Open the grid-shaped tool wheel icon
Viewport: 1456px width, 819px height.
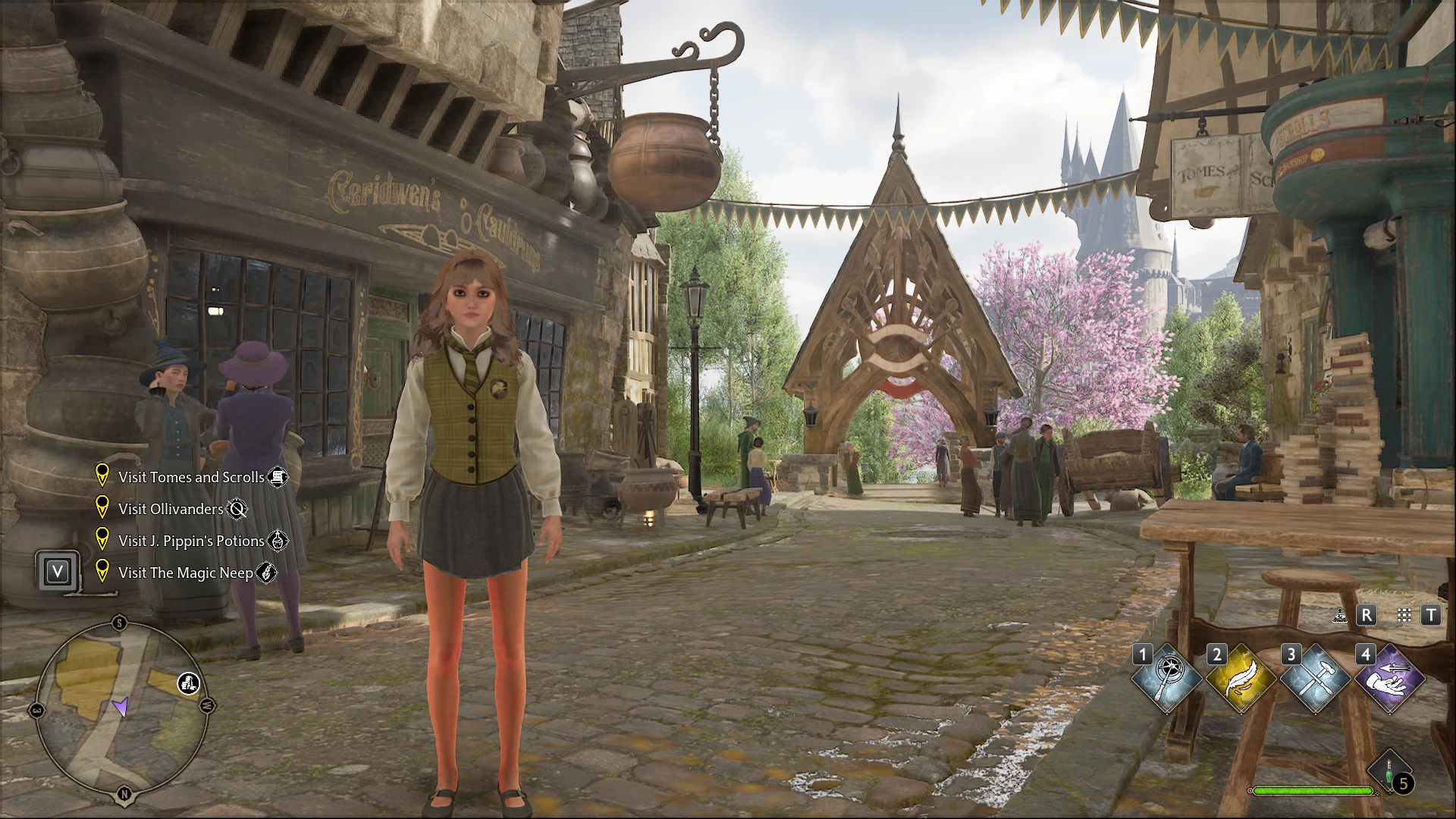pos(1404,616)
